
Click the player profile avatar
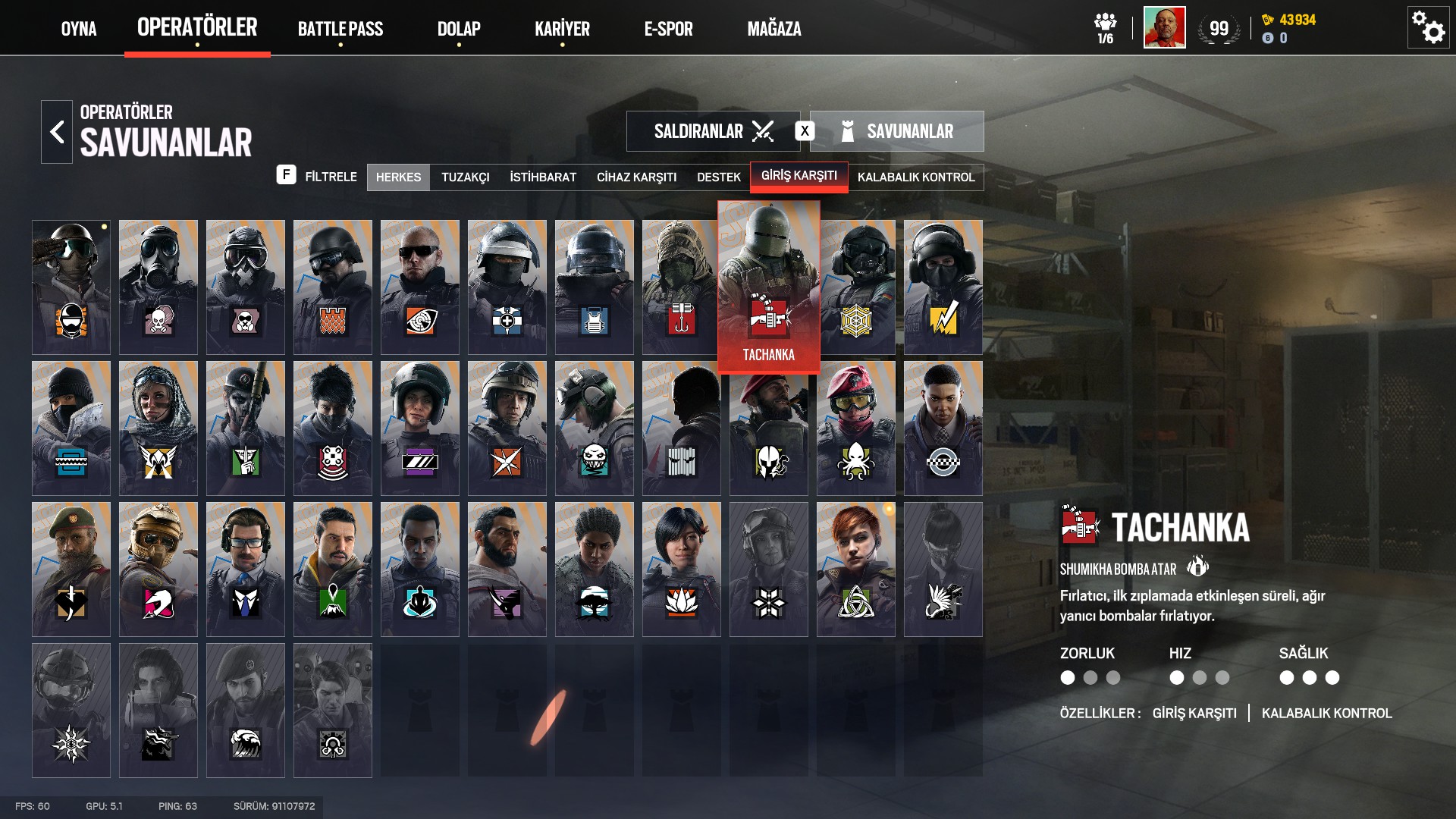click(1164, 28)
